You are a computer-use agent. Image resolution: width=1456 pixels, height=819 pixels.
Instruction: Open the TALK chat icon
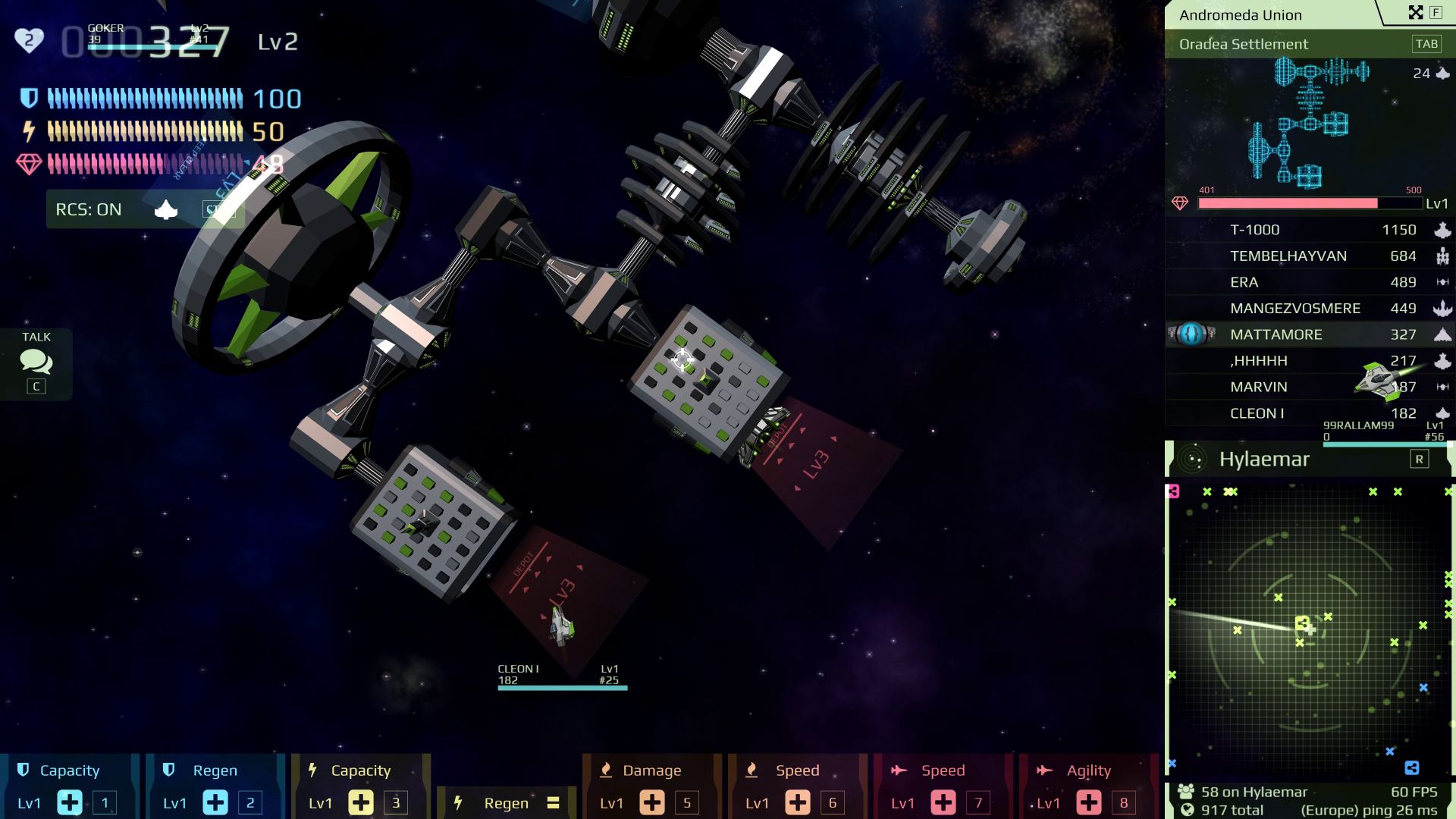[x=35, y=364]
